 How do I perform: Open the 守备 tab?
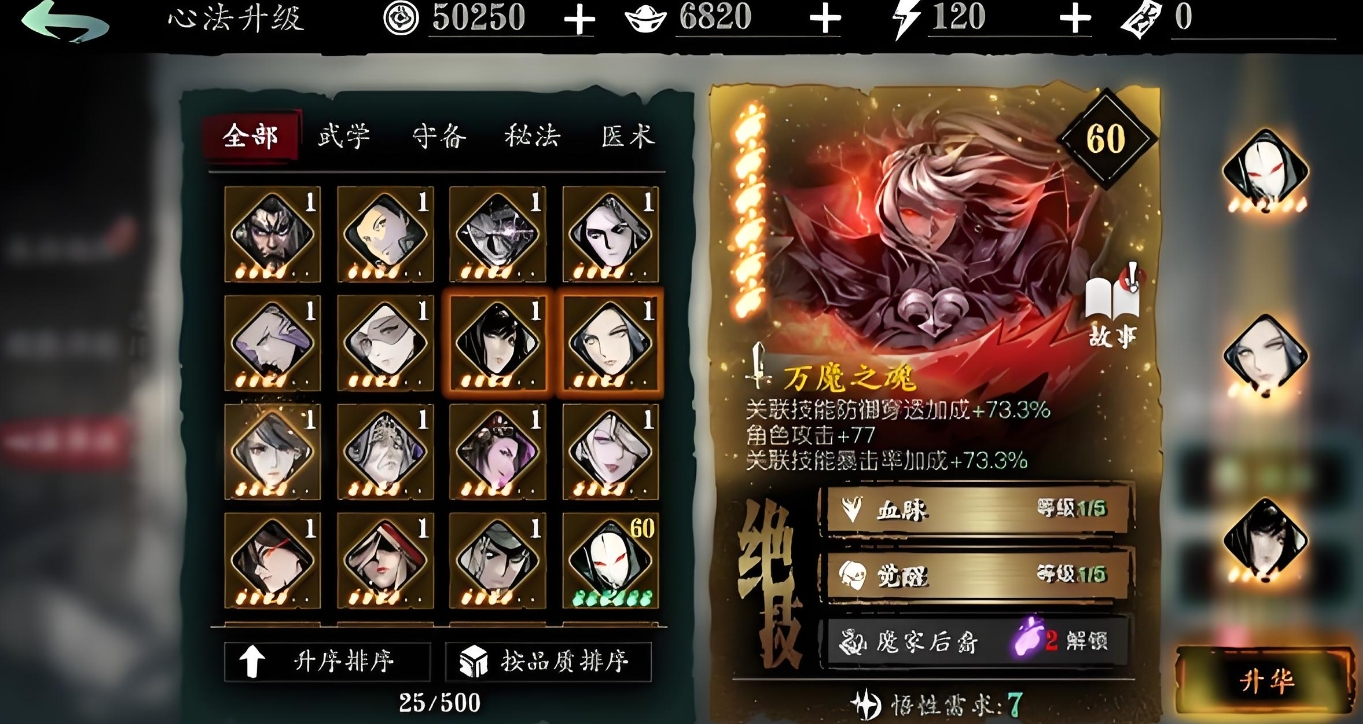[x=441, y=136]
